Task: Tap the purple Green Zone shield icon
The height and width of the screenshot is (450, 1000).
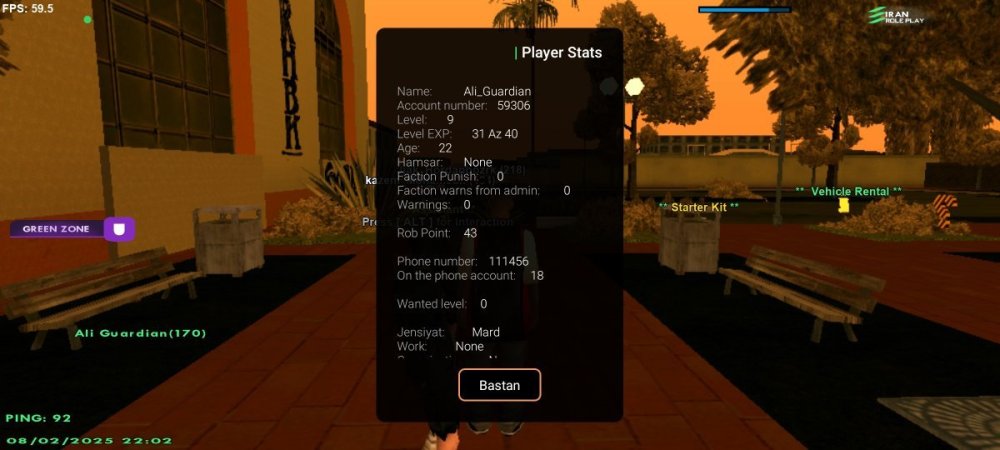Action: click(119, 229)
